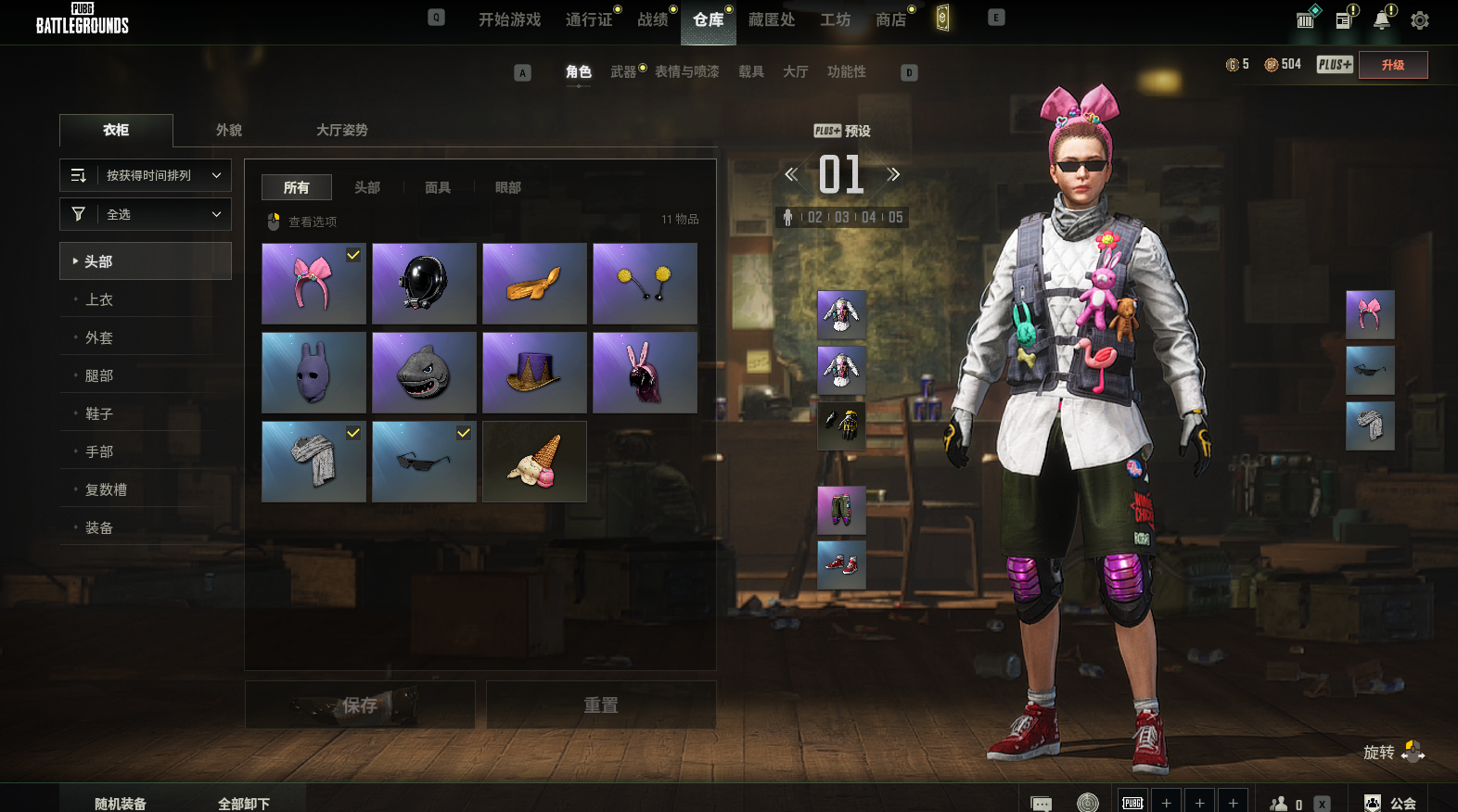Open the 开始游戏 start game tab
Screen dimensions: 1458x812
click(509, 19)
